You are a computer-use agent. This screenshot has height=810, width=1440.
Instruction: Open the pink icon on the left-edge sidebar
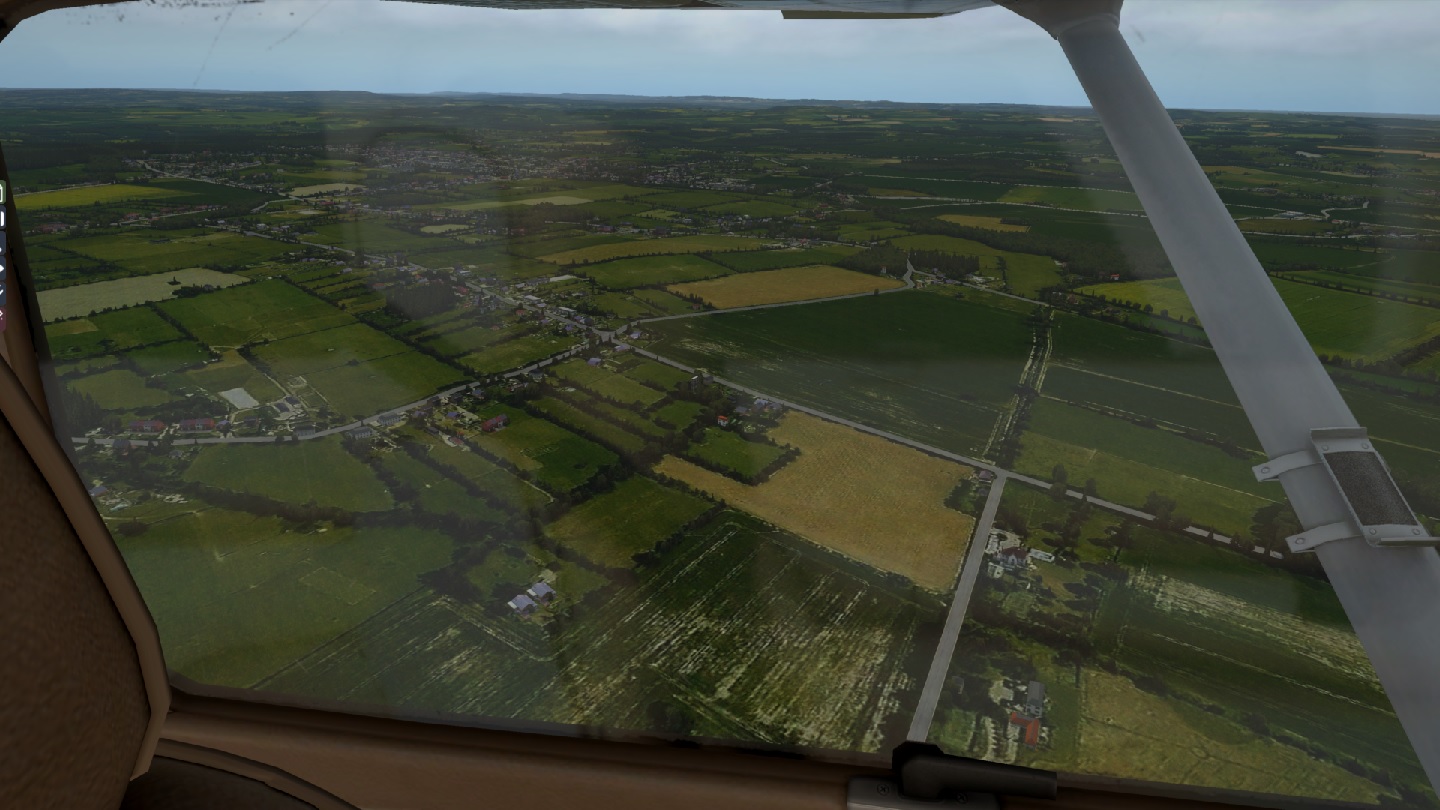point(2,317)
